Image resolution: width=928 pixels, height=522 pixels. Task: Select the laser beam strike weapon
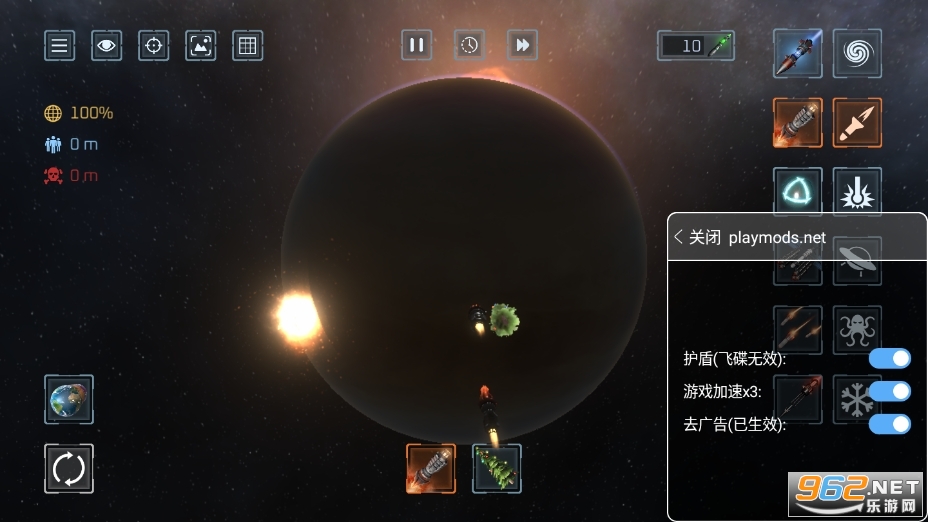coord(857,190)
